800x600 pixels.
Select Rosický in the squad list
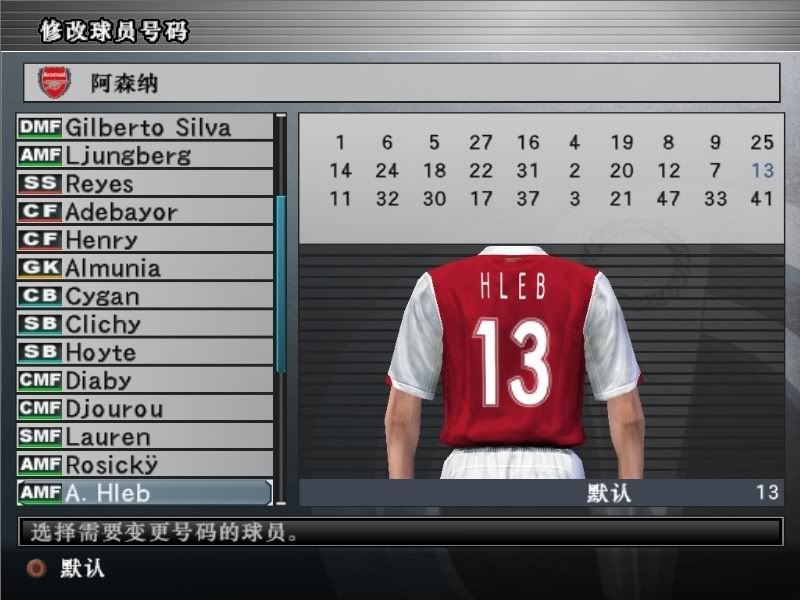point(146,464)
